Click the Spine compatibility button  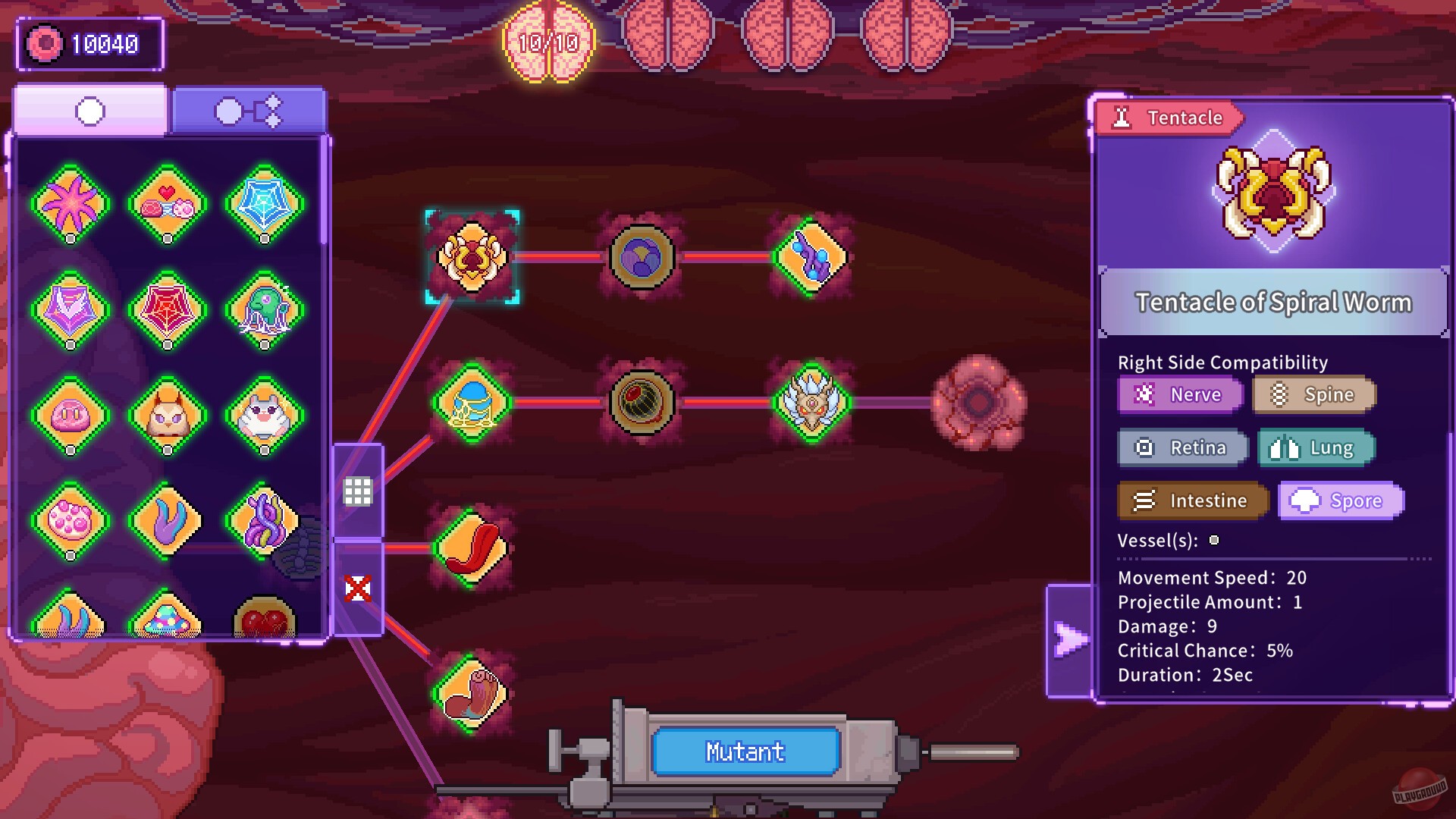click(1314, 394)
